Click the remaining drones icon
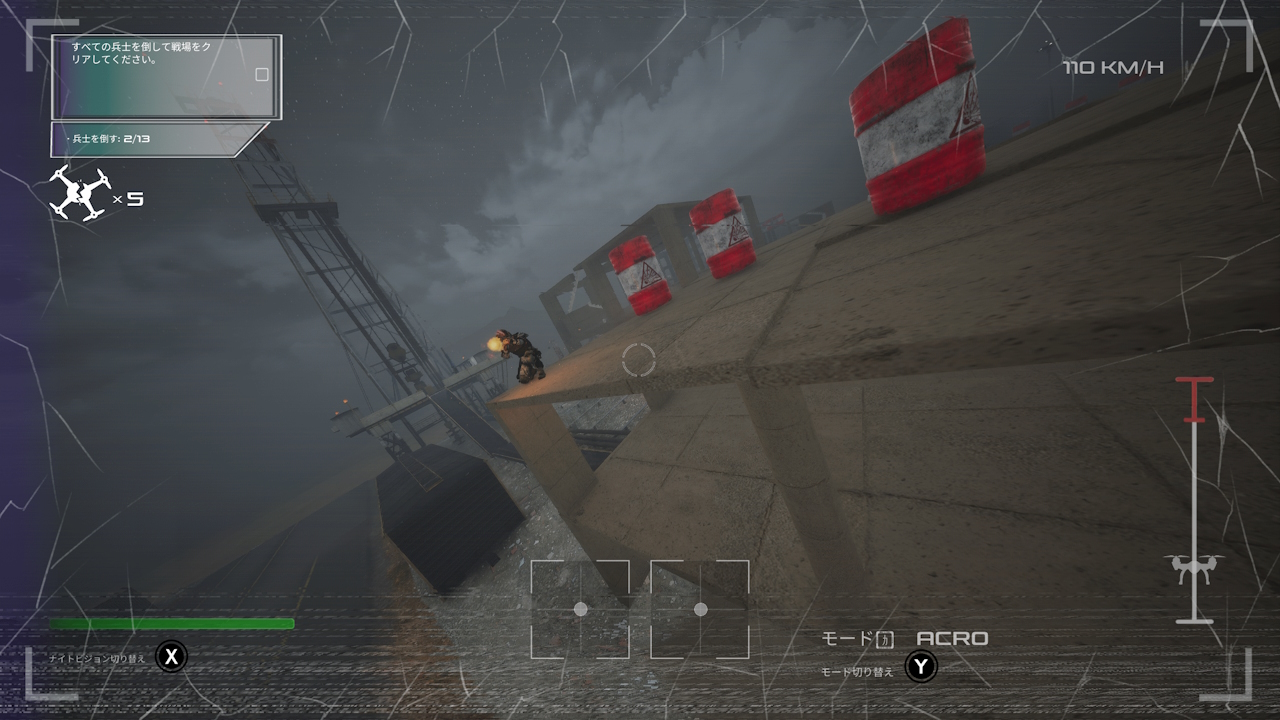 [x=79, y=193]
